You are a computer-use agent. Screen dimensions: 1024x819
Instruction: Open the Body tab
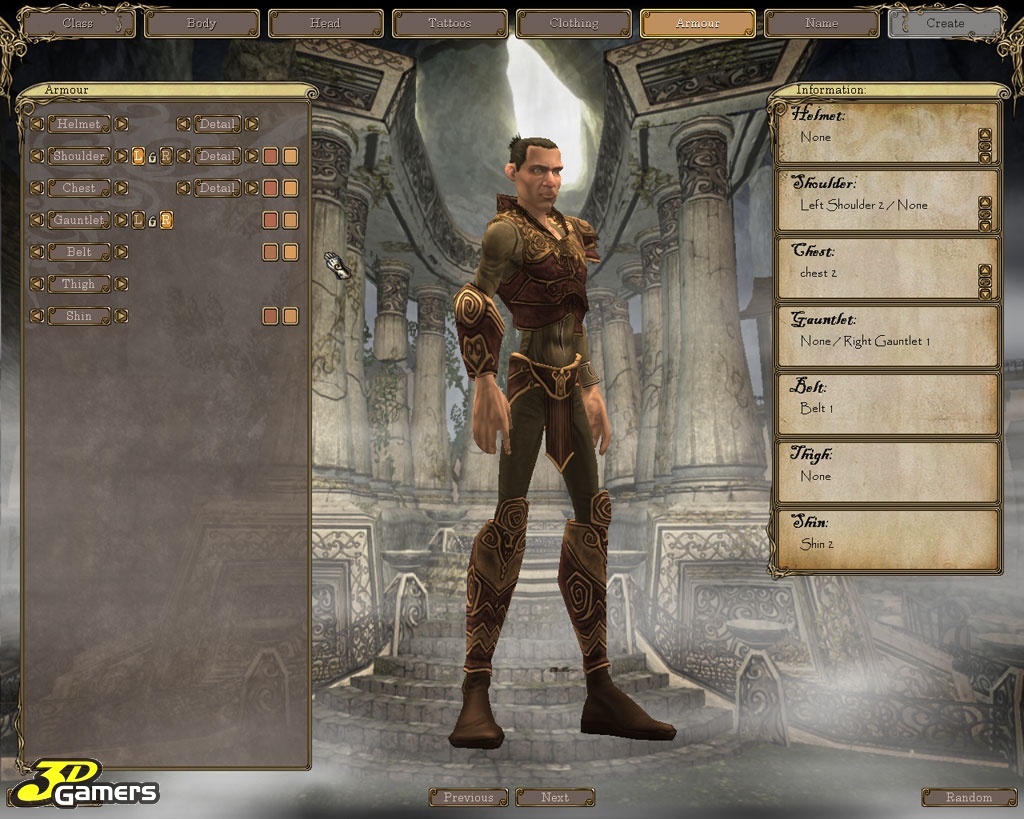202,23
